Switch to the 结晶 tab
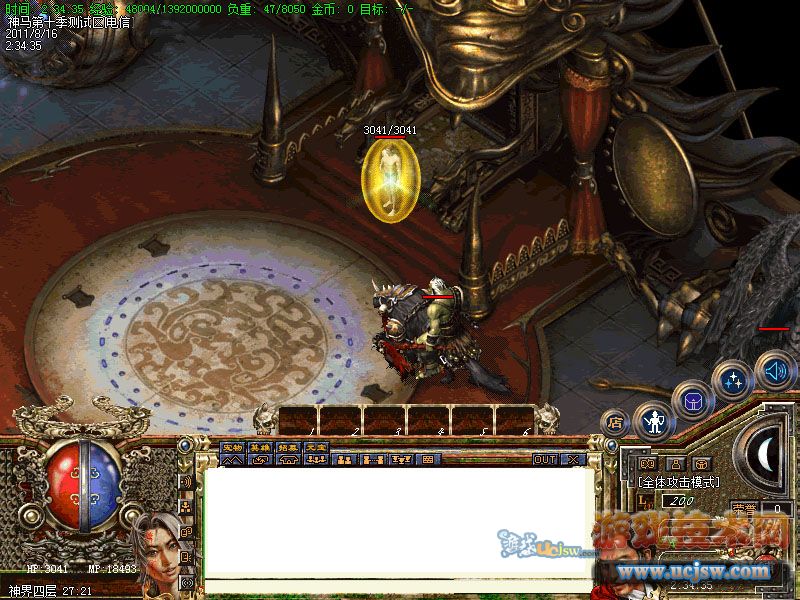The width and height of the screenshot is (800, 600). (x=288, y=446)
